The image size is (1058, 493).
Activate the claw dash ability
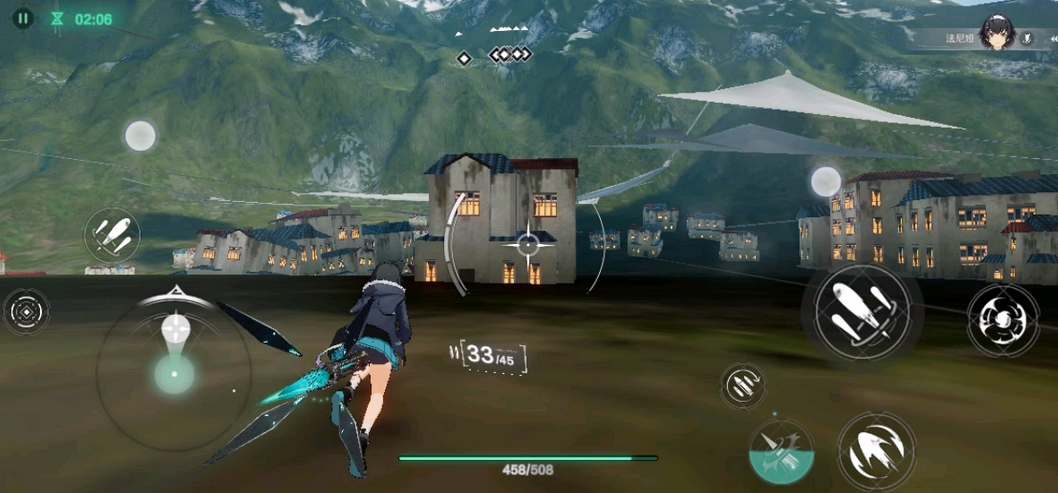875,449
